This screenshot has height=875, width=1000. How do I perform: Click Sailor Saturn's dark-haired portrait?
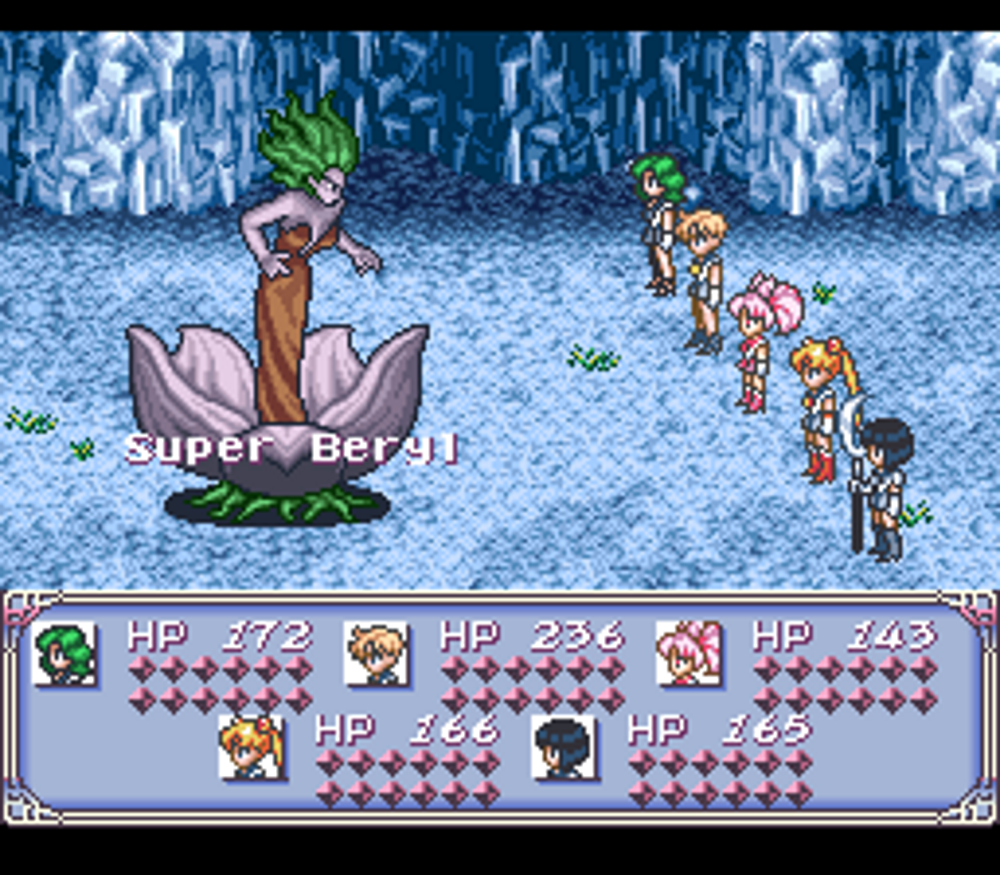(564, 747)
